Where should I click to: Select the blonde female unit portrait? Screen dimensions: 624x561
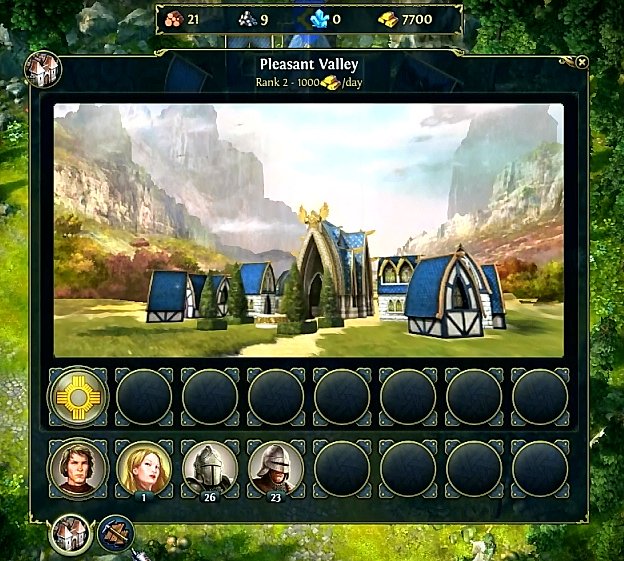click(144, 467)
